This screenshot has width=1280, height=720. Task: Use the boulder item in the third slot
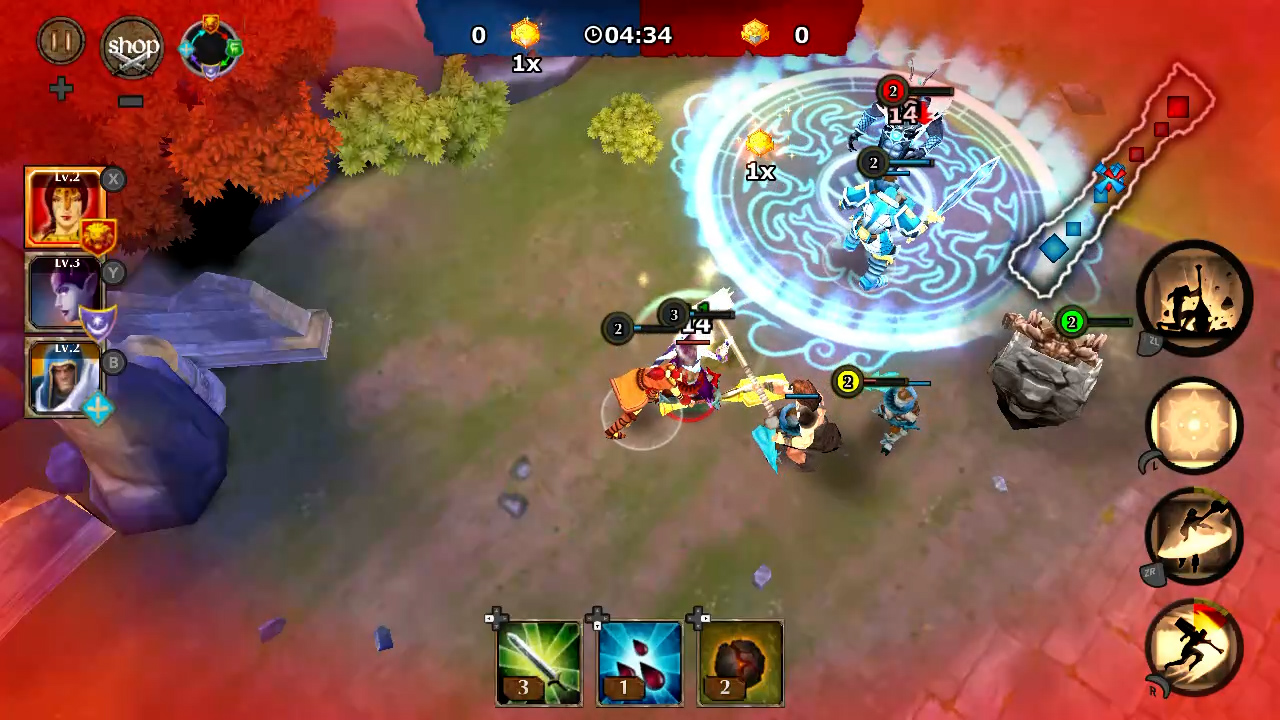coord(740,660)
